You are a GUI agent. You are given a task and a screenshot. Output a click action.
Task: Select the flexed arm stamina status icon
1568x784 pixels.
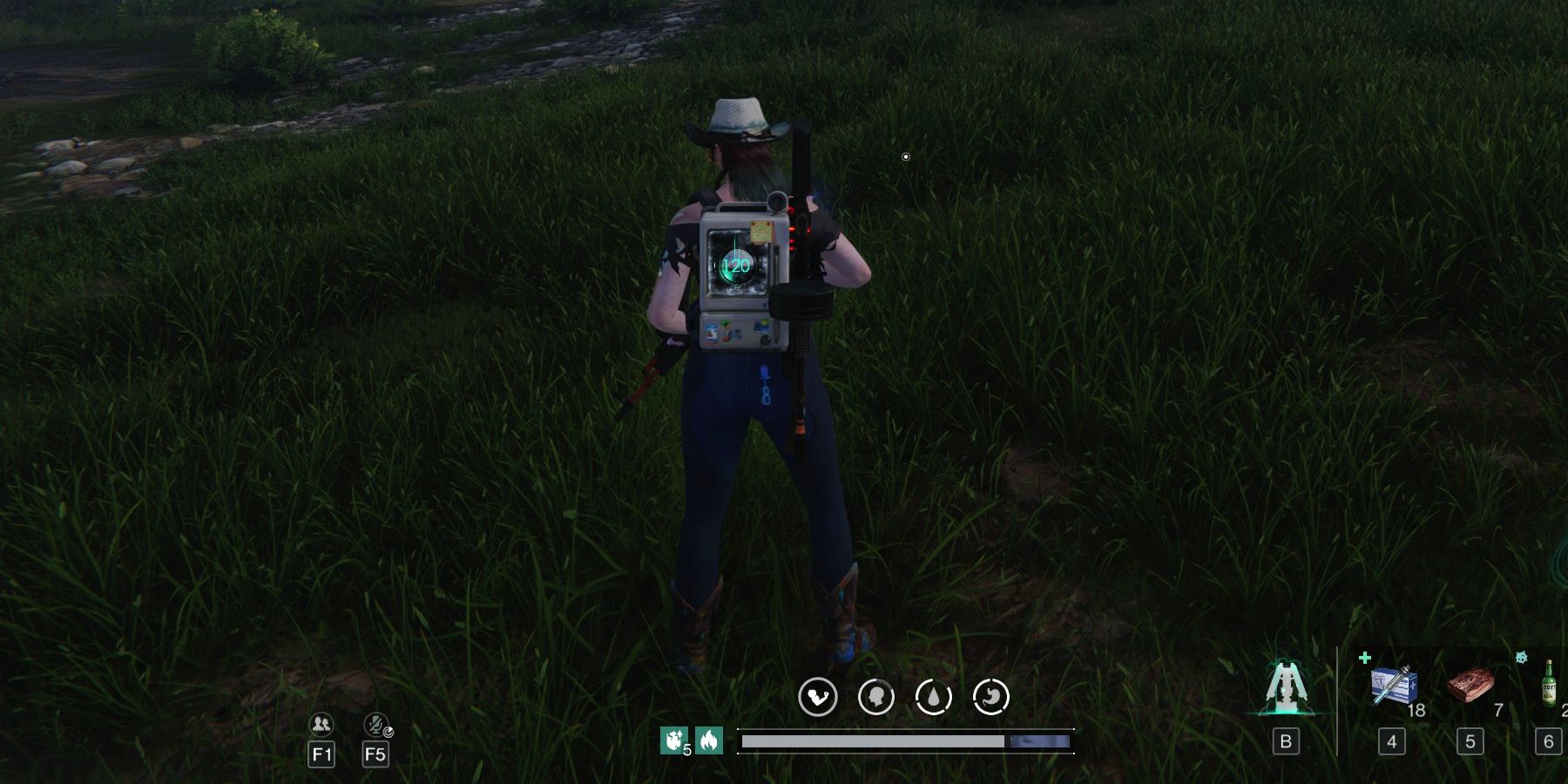[817, 697]
